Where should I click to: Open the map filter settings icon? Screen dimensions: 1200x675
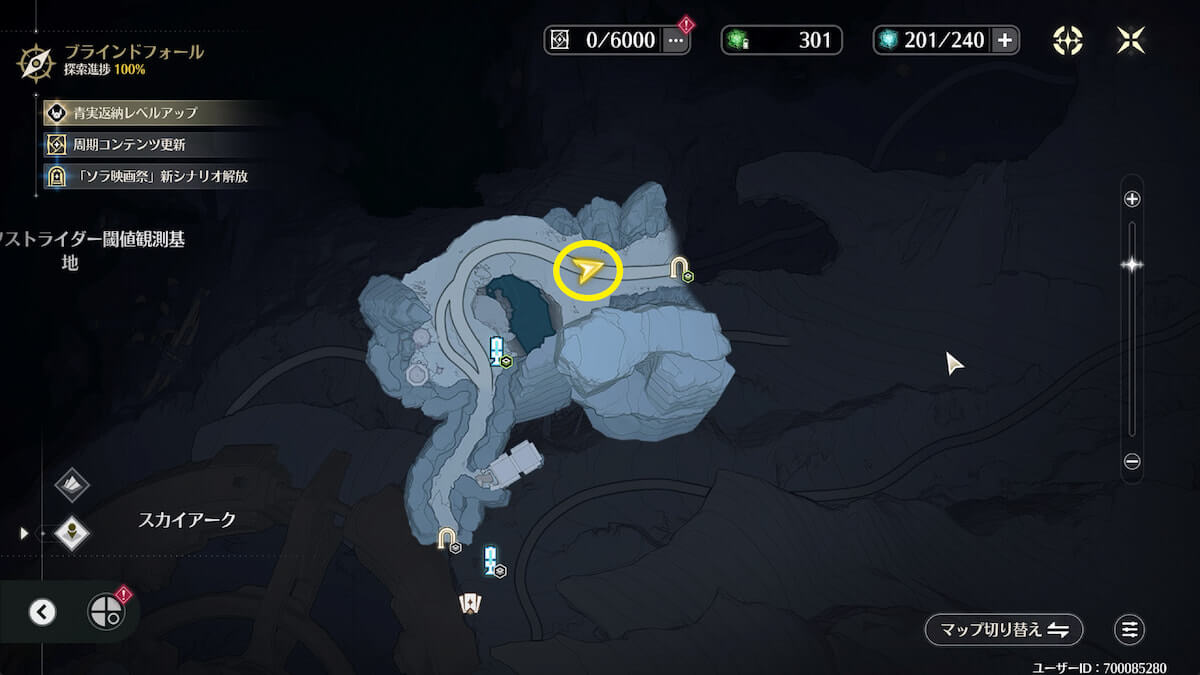(1130, 630)
